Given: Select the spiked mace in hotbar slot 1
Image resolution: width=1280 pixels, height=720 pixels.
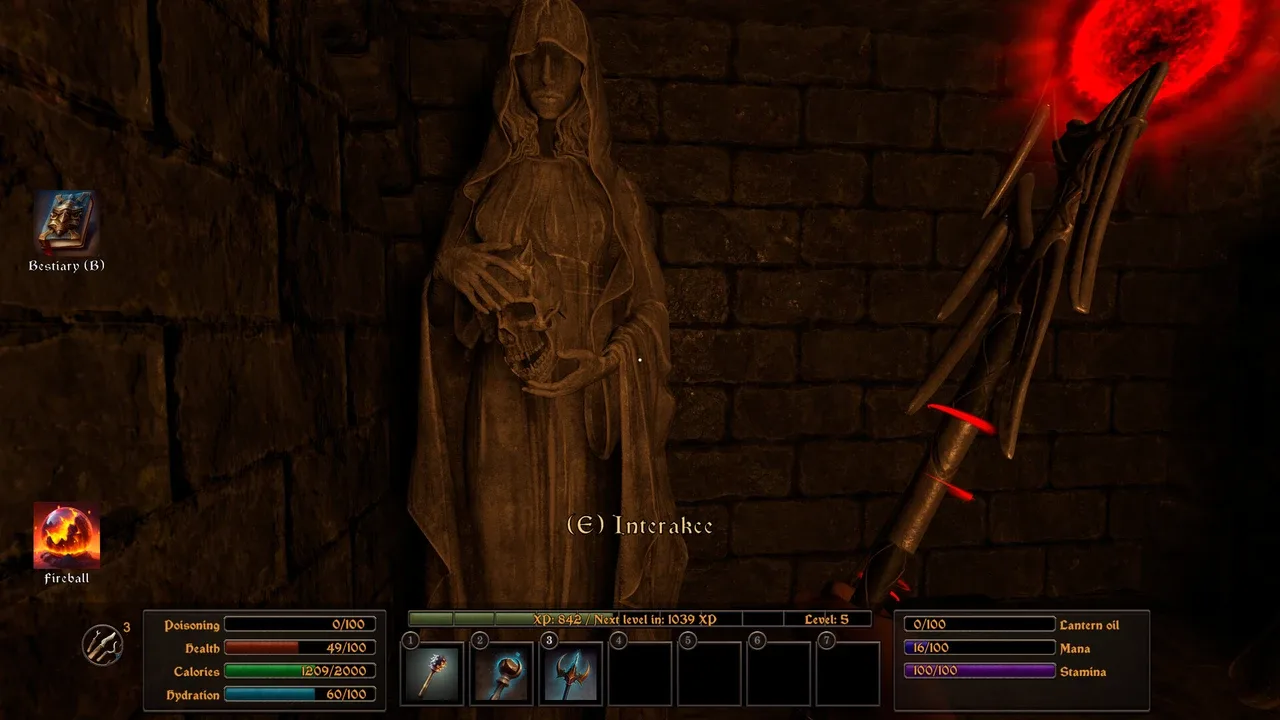Looking at the screenshot, I should 434,673.
